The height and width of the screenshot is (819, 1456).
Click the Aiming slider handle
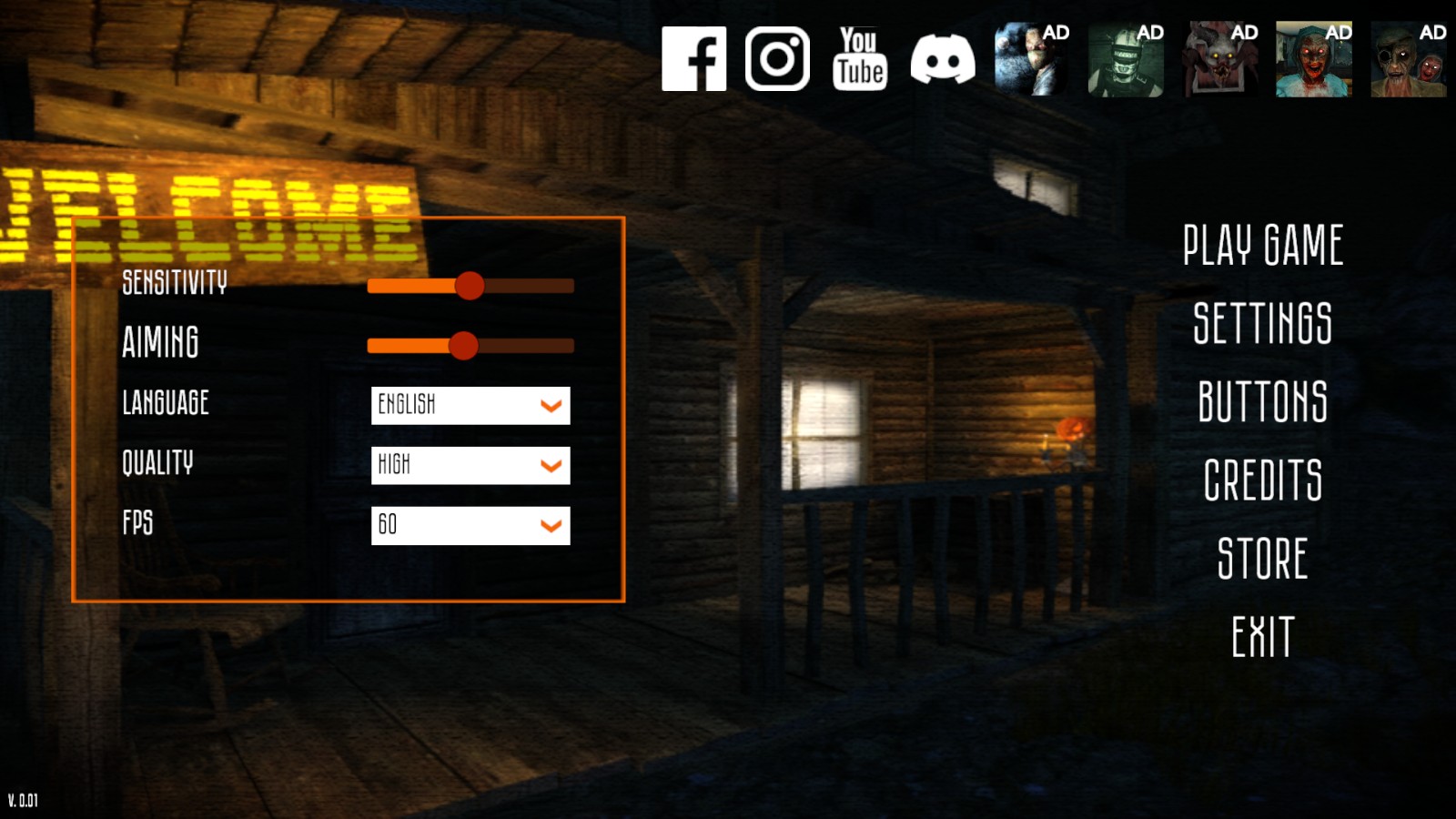coord(463,346)
